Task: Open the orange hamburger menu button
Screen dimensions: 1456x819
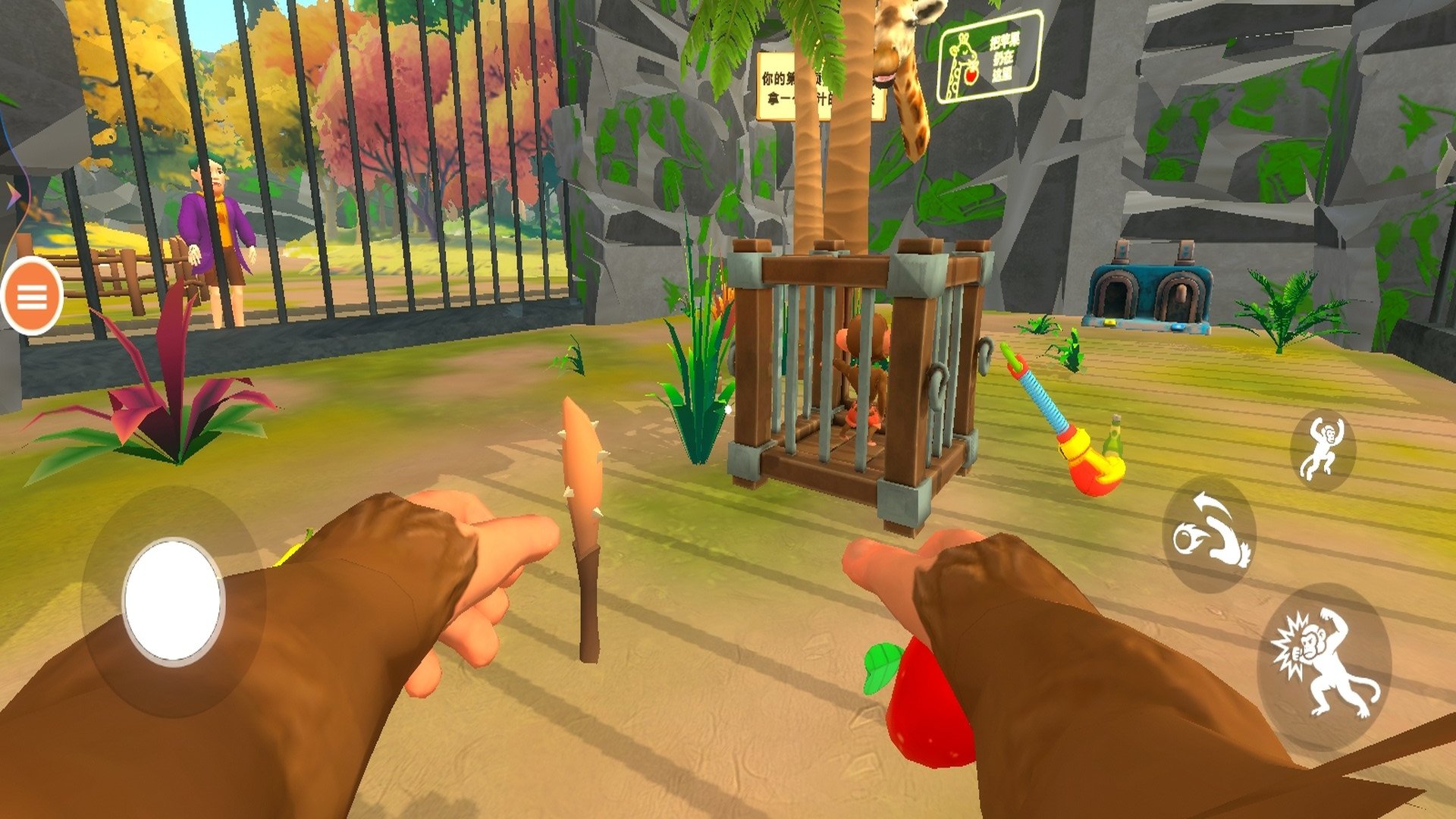Action: point(32,297)
